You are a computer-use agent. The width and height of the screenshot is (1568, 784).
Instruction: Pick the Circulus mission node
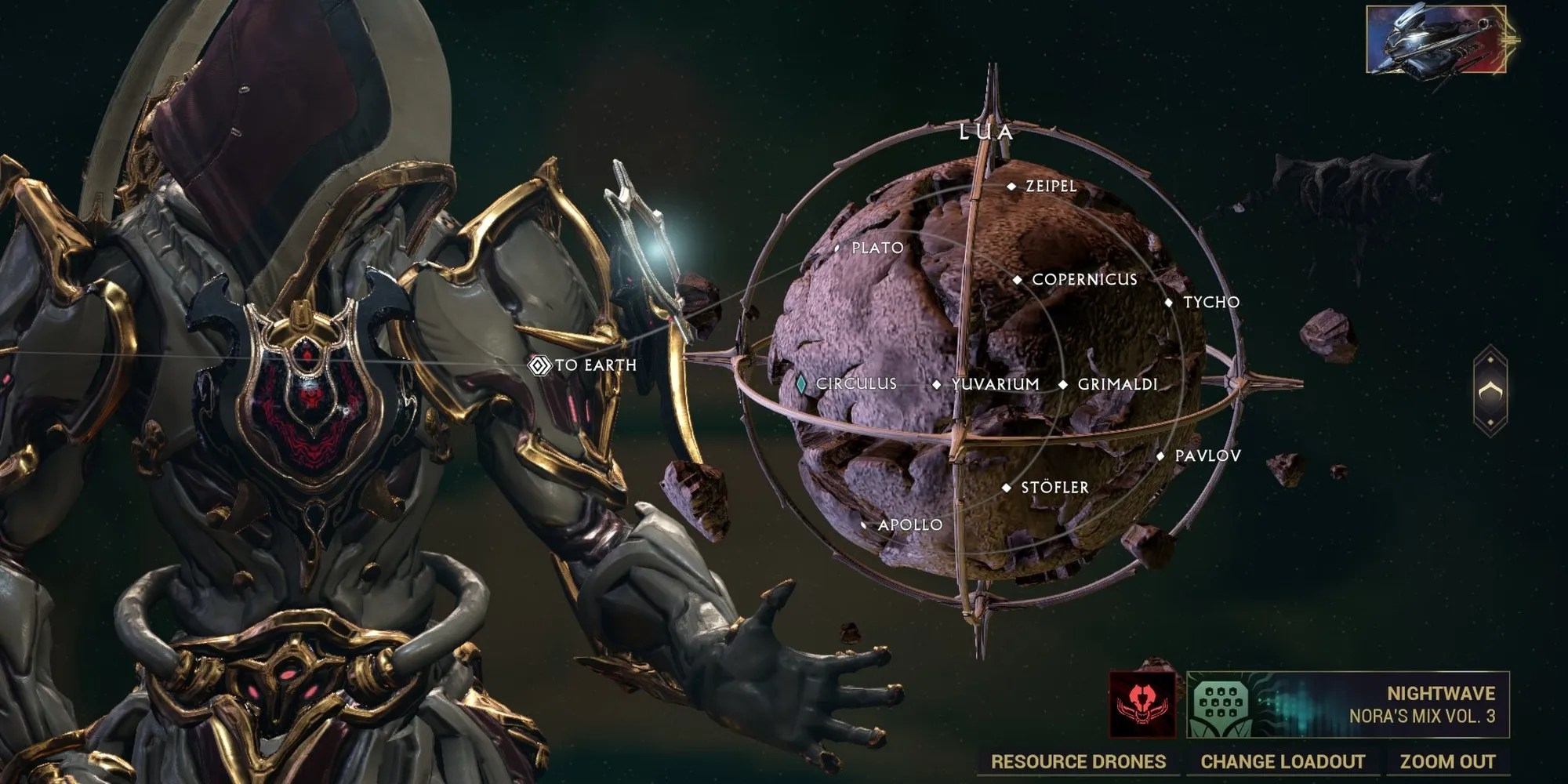click(801, 384)
